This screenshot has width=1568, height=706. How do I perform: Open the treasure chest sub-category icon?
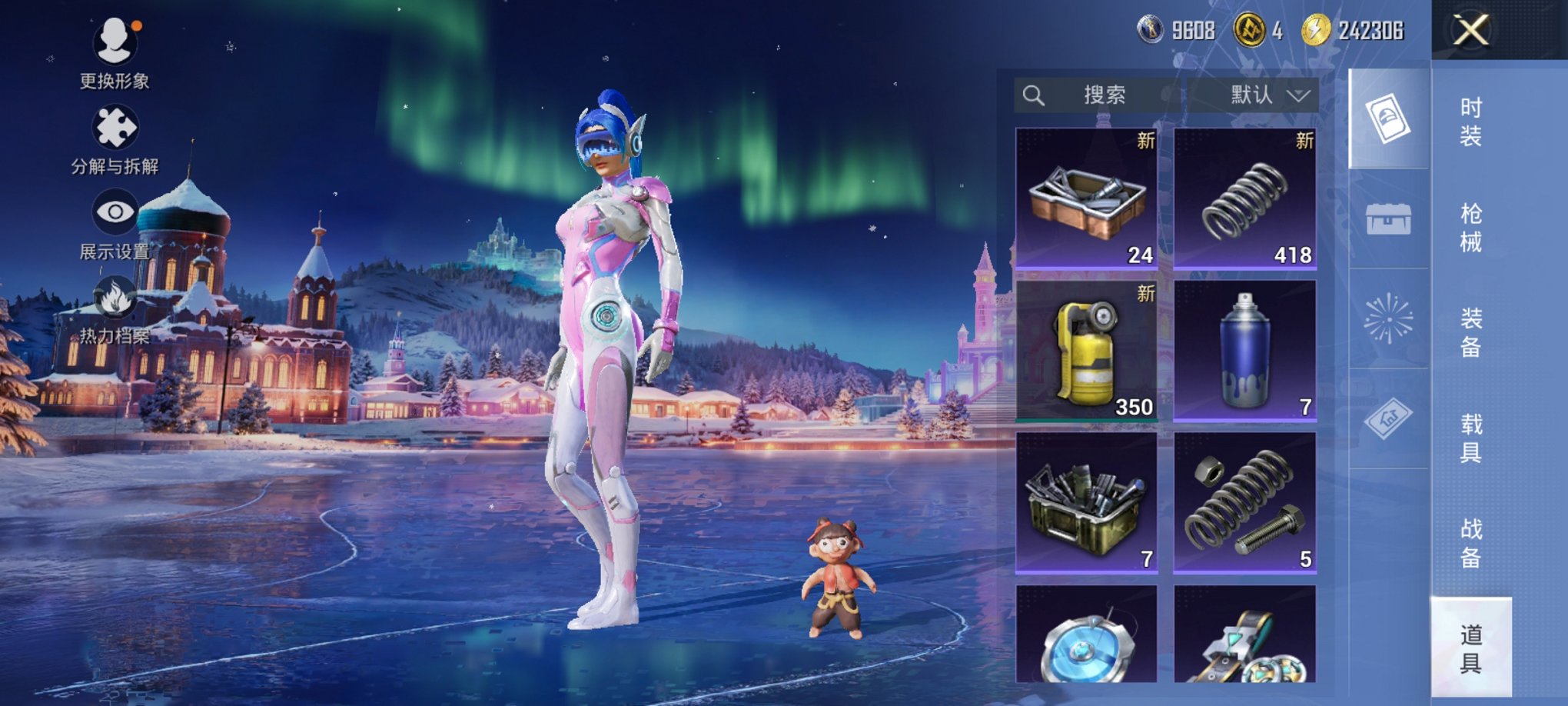(1388, 219)
